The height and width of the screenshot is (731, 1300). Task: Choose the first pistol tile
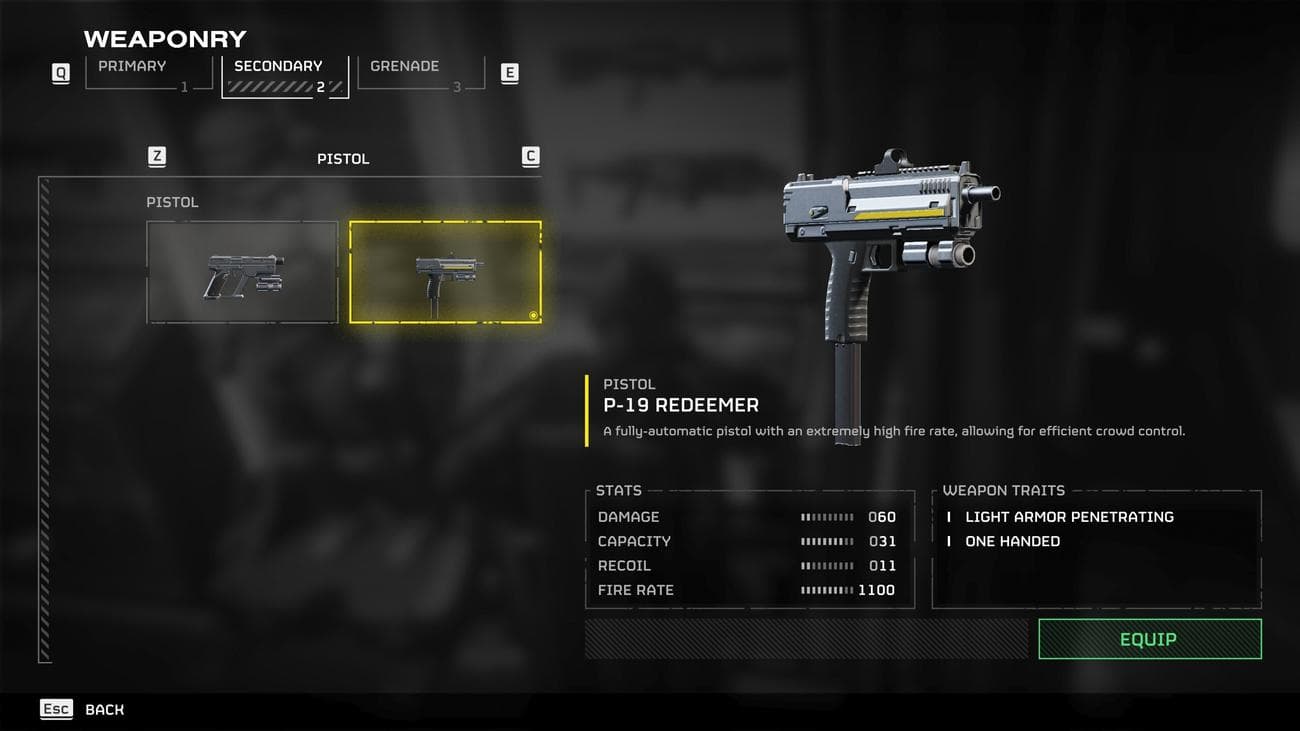tap(242, 272)
